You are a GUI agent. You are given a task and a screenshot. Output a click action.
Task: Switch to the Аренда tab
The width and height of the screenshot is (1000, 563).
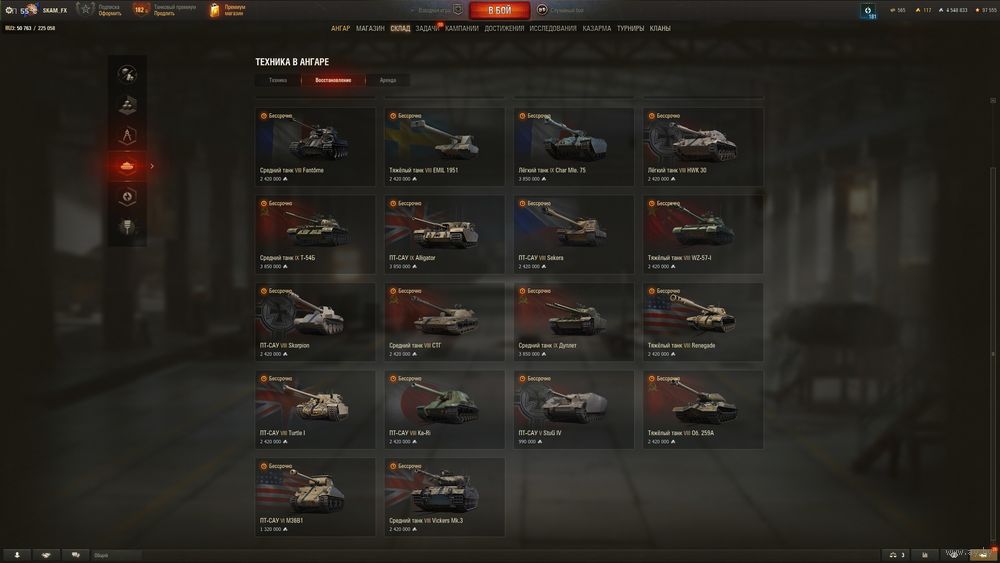pos(388,80)
